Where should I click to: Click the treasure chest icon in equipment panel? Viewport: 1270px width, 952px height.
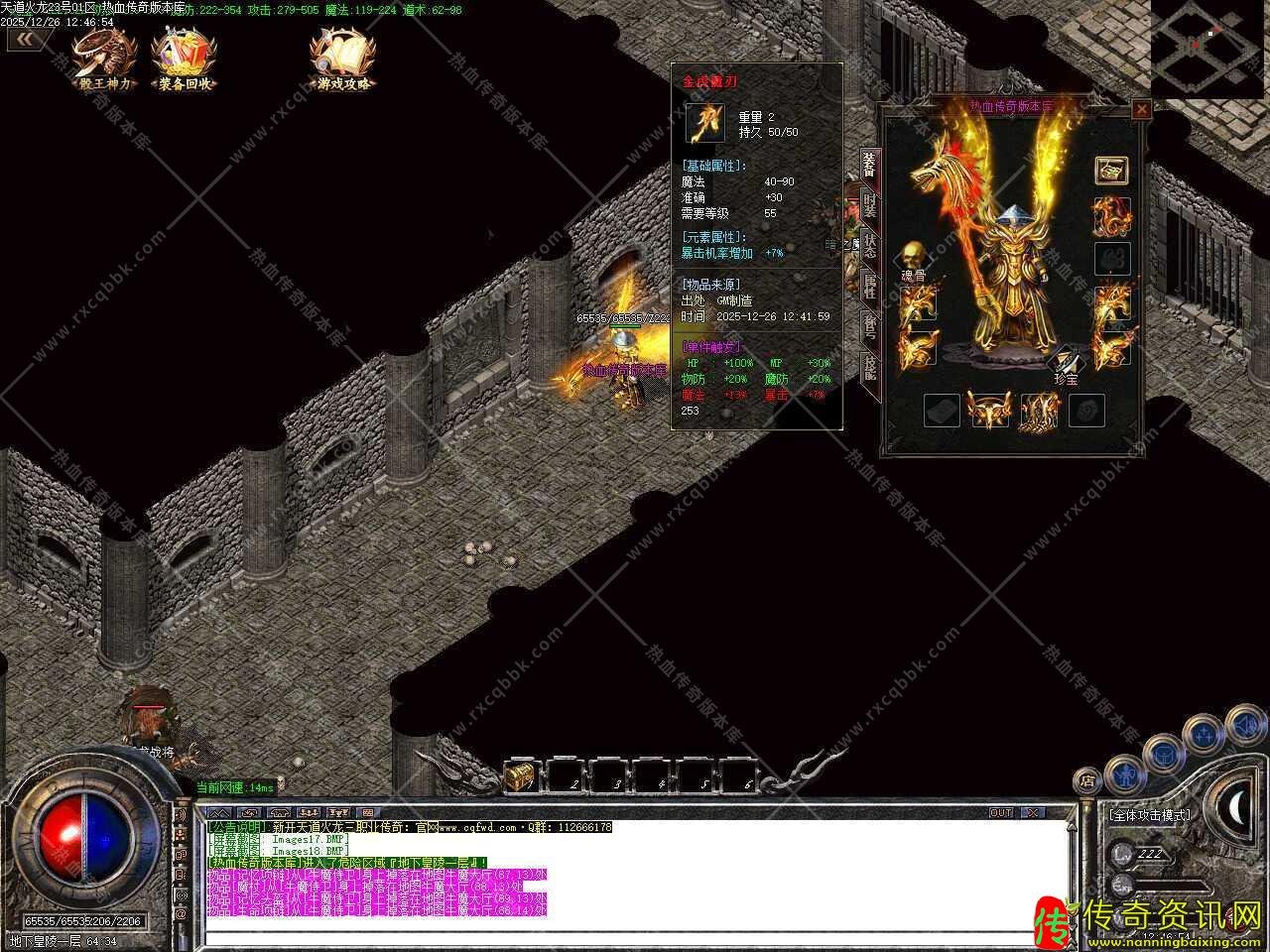tap(1111, 171)
